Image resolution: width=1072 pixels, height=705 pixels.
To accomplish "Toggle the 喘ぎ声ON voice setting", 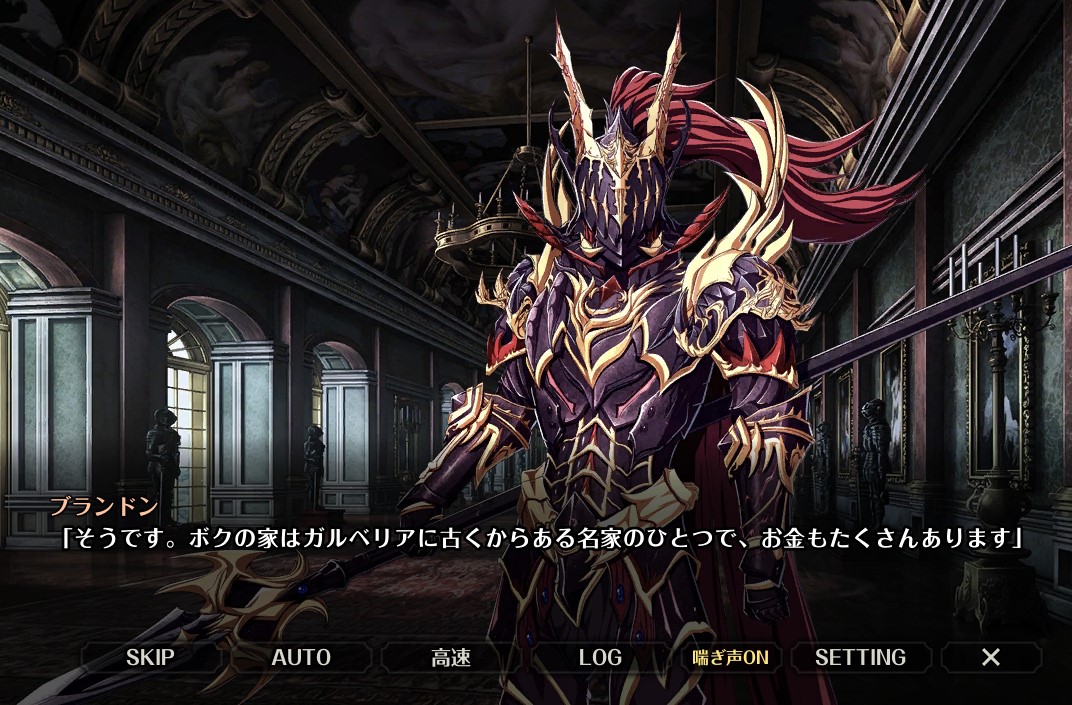I will [731, 657].
